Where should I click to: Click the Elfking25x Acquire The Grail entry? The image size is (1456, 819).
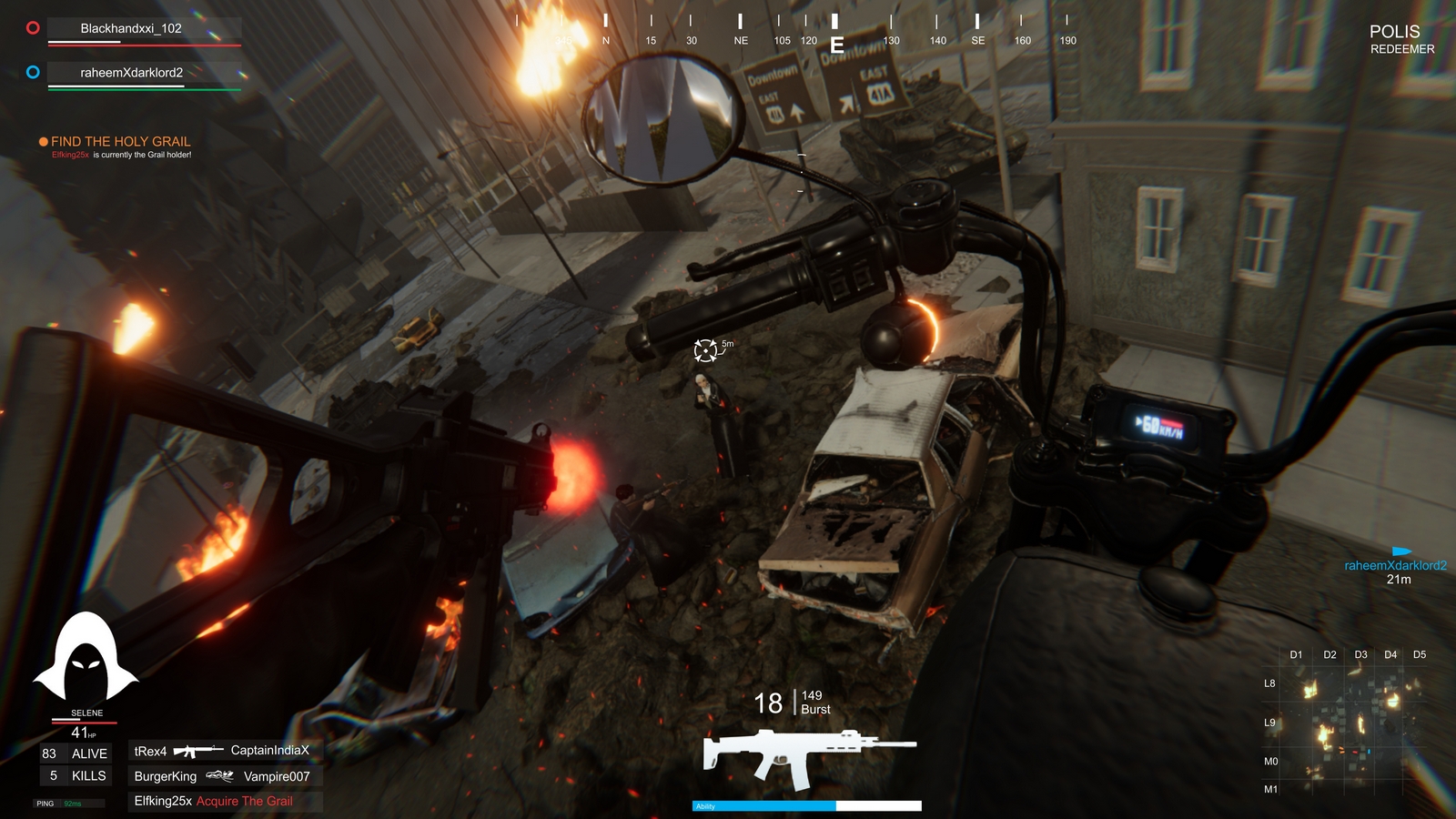pos(214,801)
